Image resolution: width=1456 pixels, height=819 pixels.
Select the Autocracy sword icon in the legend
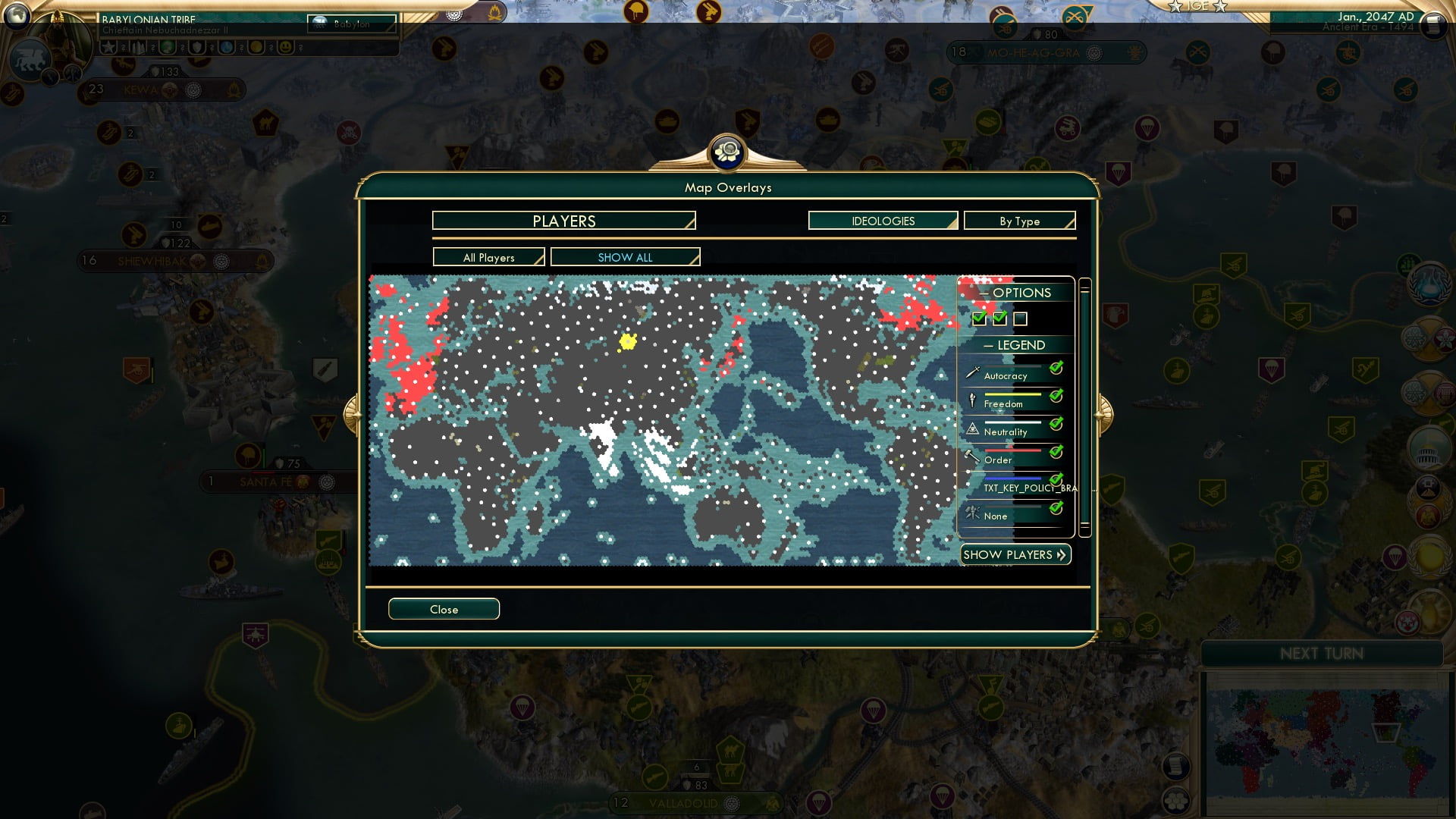point(971,372)
